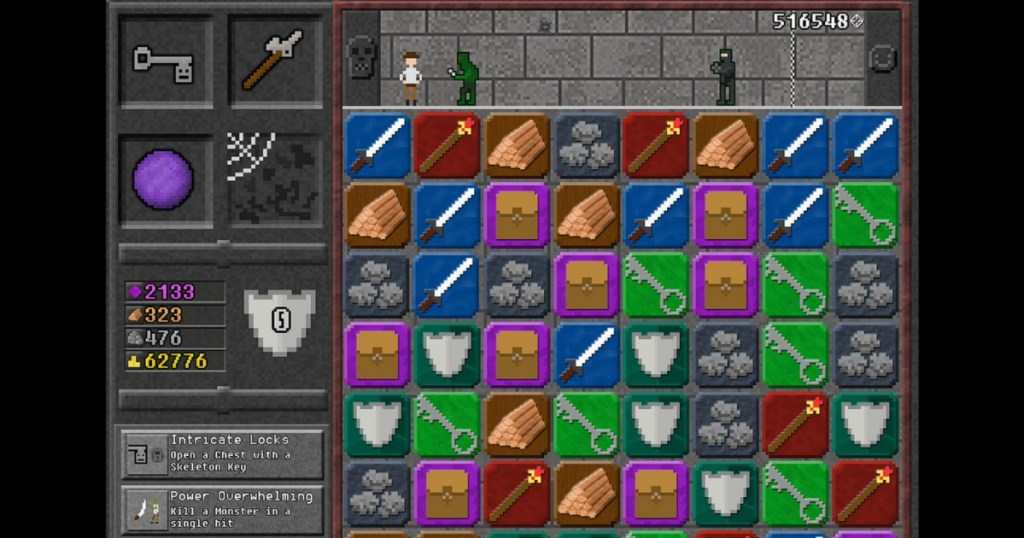Click the skull icon beside the dungeon

pos(360,58)
